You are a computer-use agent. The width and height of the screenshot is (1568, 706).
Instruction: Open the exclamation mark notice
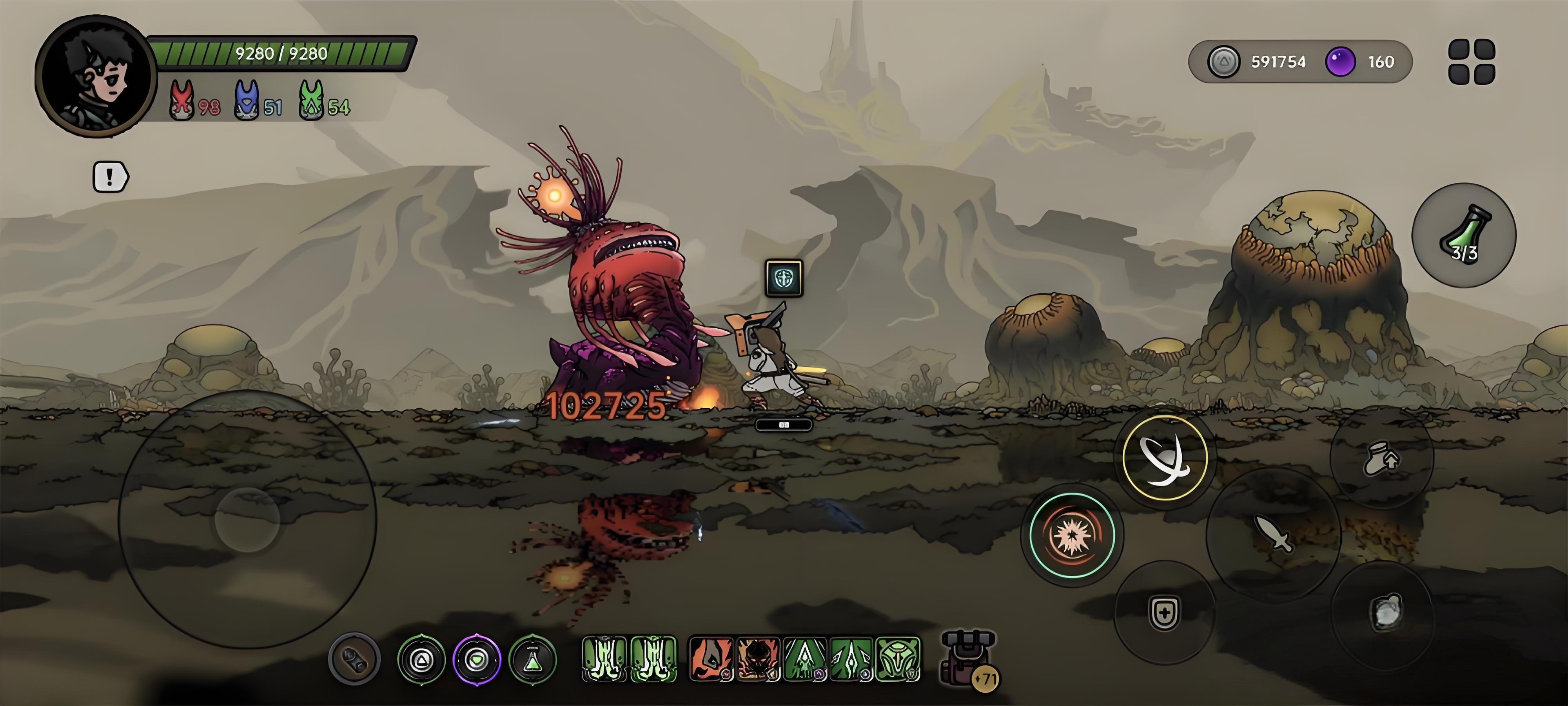[110, 177]
